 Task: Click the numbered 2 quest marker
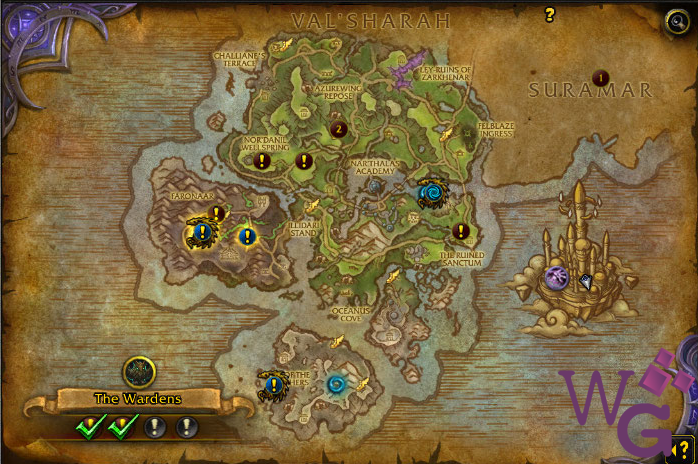[338, 129]
